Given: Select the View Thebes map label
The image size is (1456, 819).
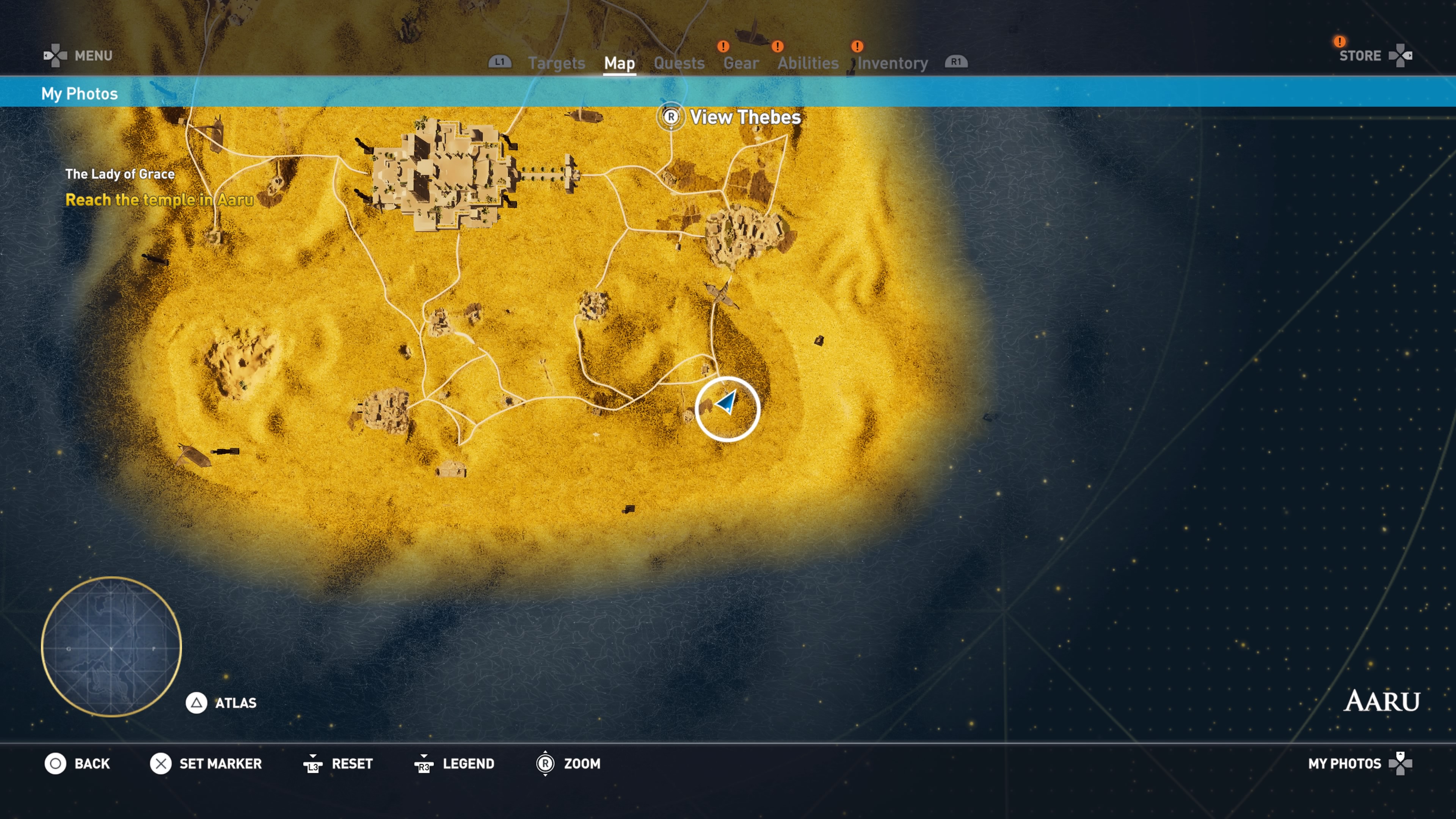Looking at the screenshot, I should point(744,117).
